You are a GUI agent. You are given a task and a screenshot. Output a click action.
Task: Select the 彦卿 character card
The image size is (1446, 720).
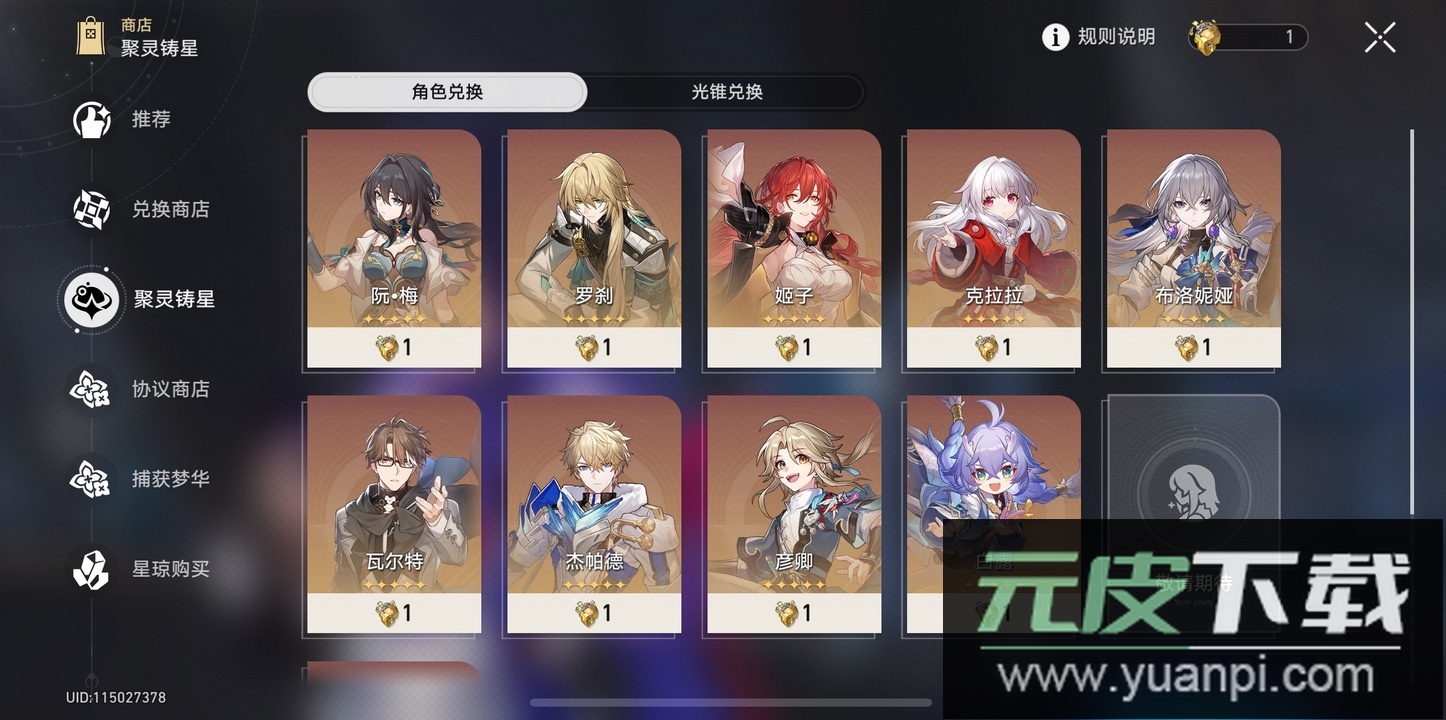792,513
